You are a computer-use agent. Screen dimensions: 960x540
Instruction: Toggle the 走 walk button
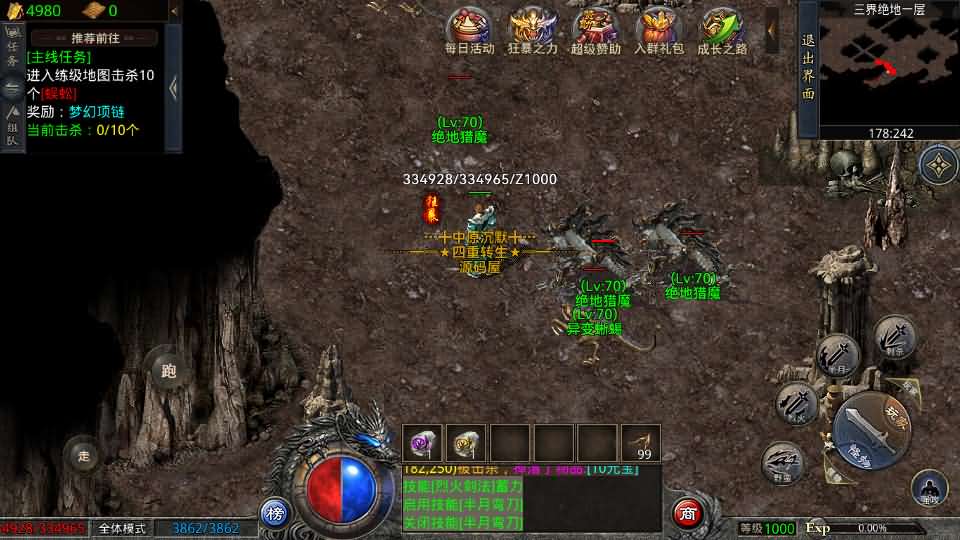pos(84,456)
